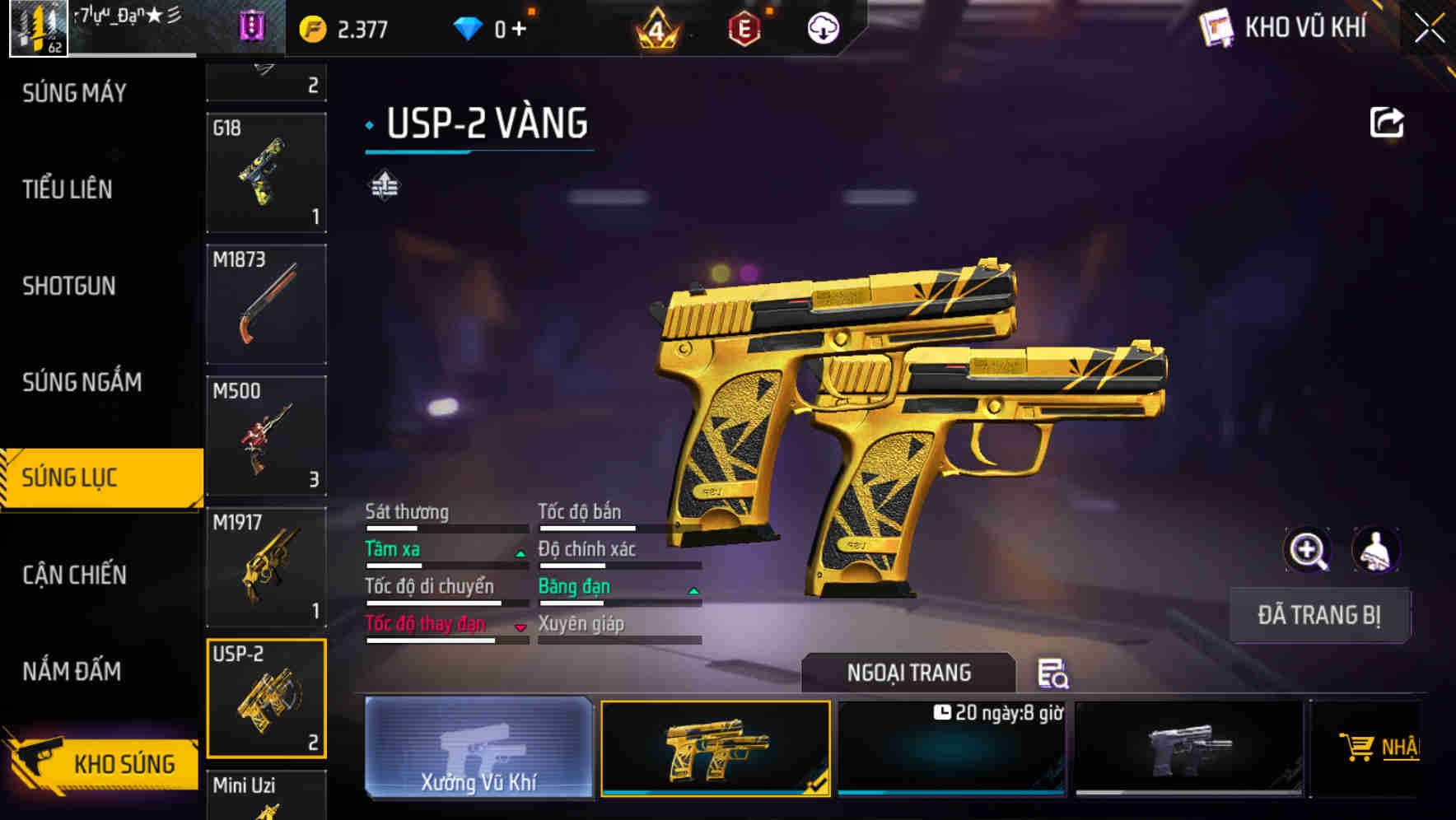Click the attribute icon below the weapon name
The height and width of the screenshot is (820, 1456).
click(x=384, y=185)
